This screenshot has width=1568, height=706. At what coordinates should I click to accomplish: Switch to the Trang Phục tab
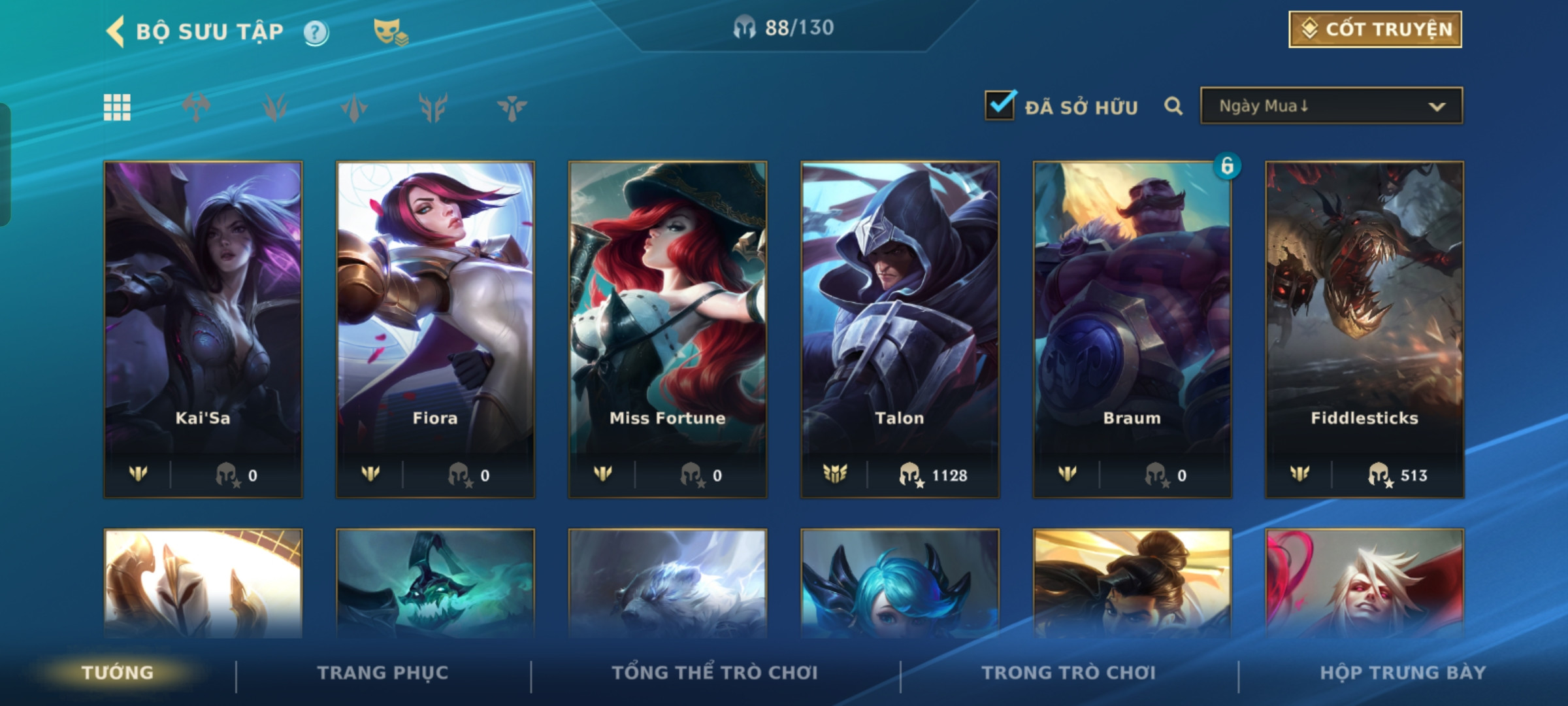coord(383,673)
